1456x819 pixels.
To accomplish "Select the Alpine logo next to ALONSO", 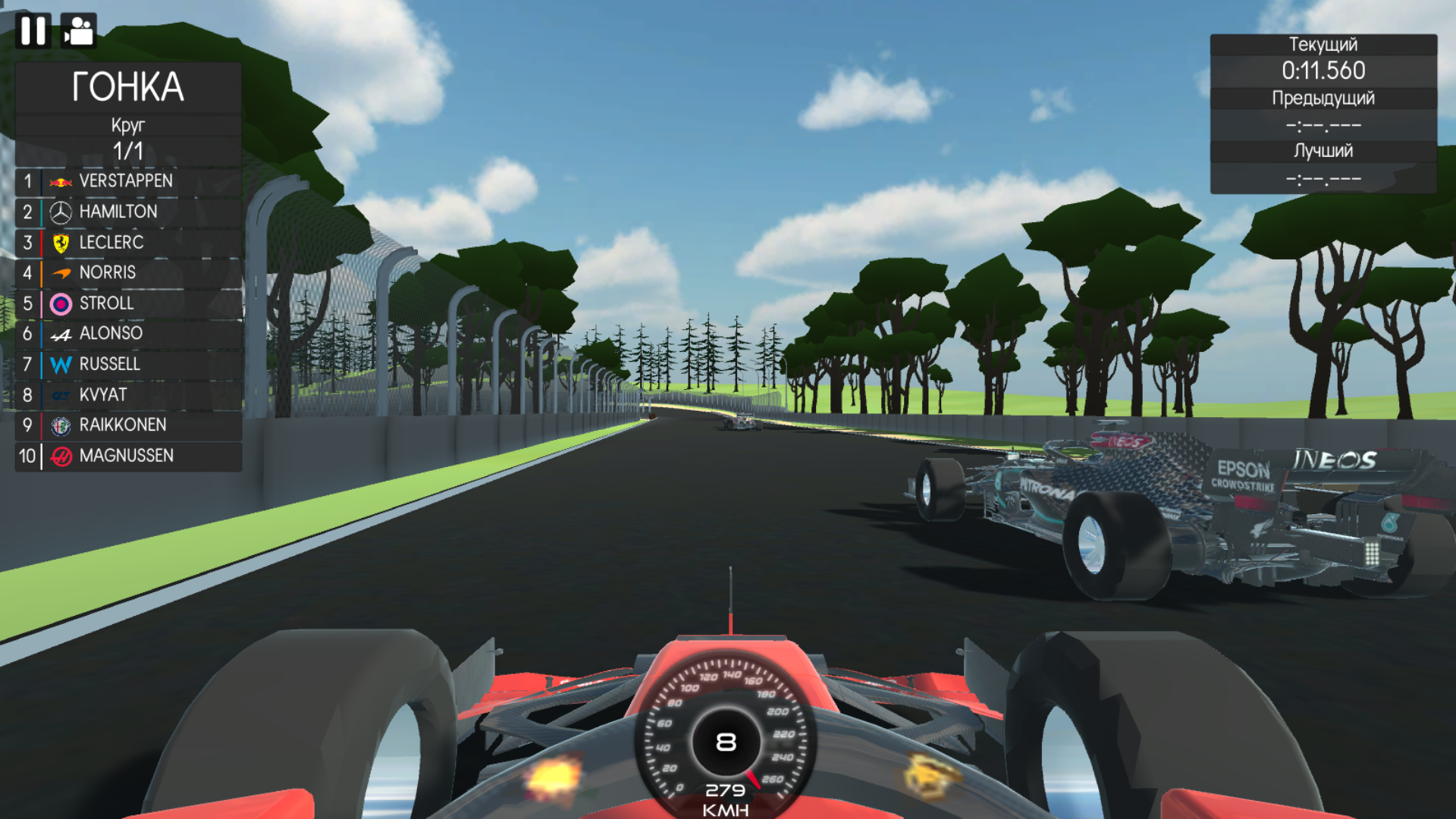I will 61,333.
